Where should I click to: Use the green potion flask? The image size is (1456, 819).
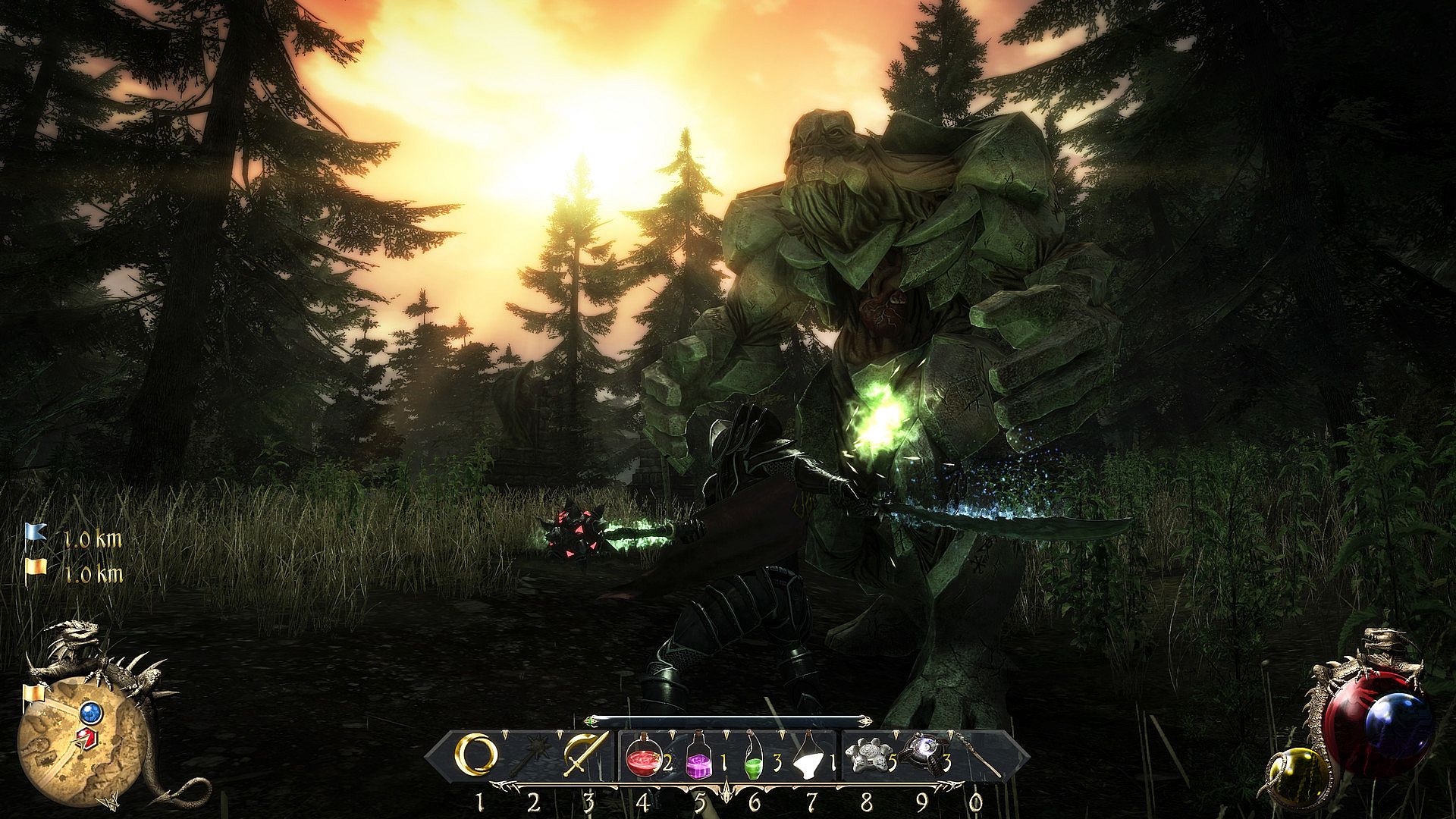point(754,755)
